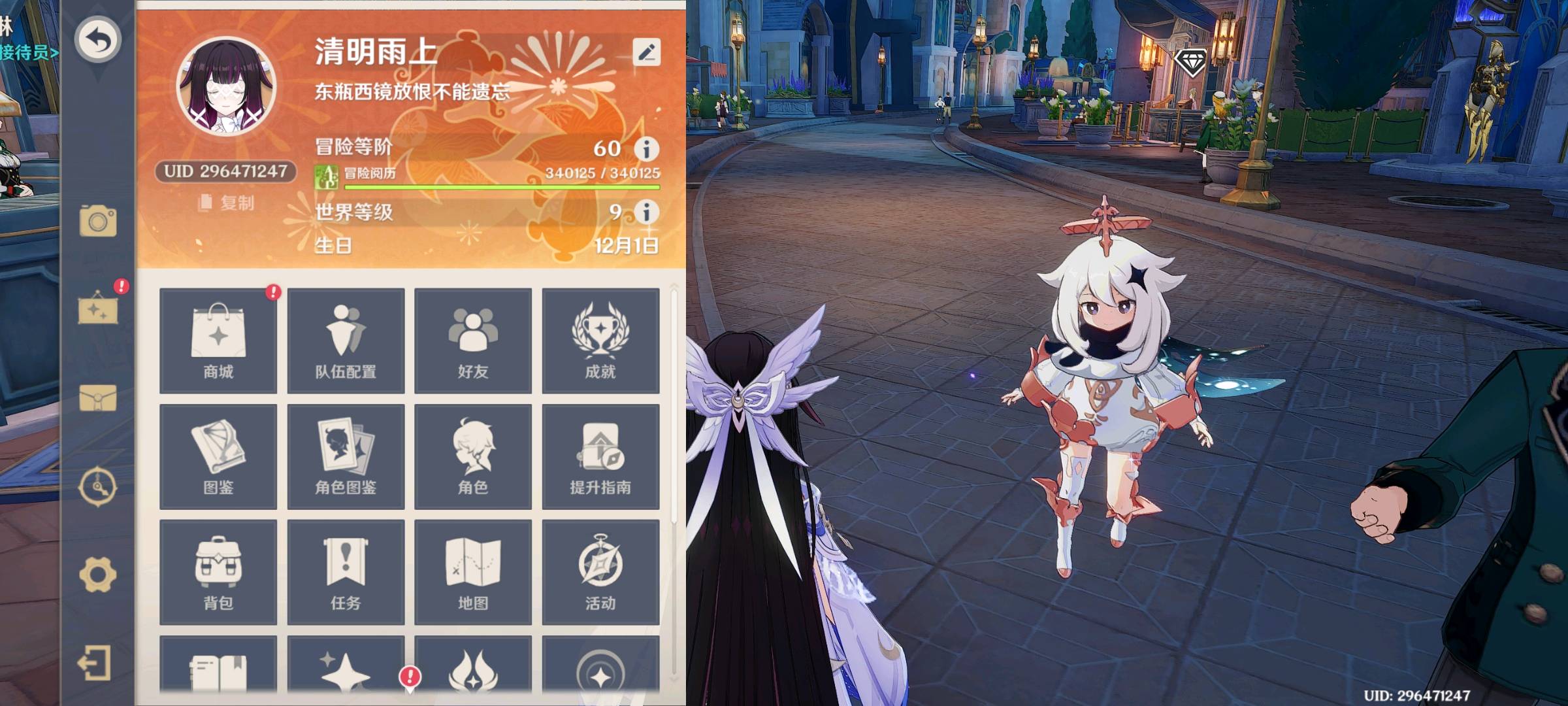Open the 商城 shop tile
Image resolution: width=1568 pixels, height=706 pixels.
point(218,341)
